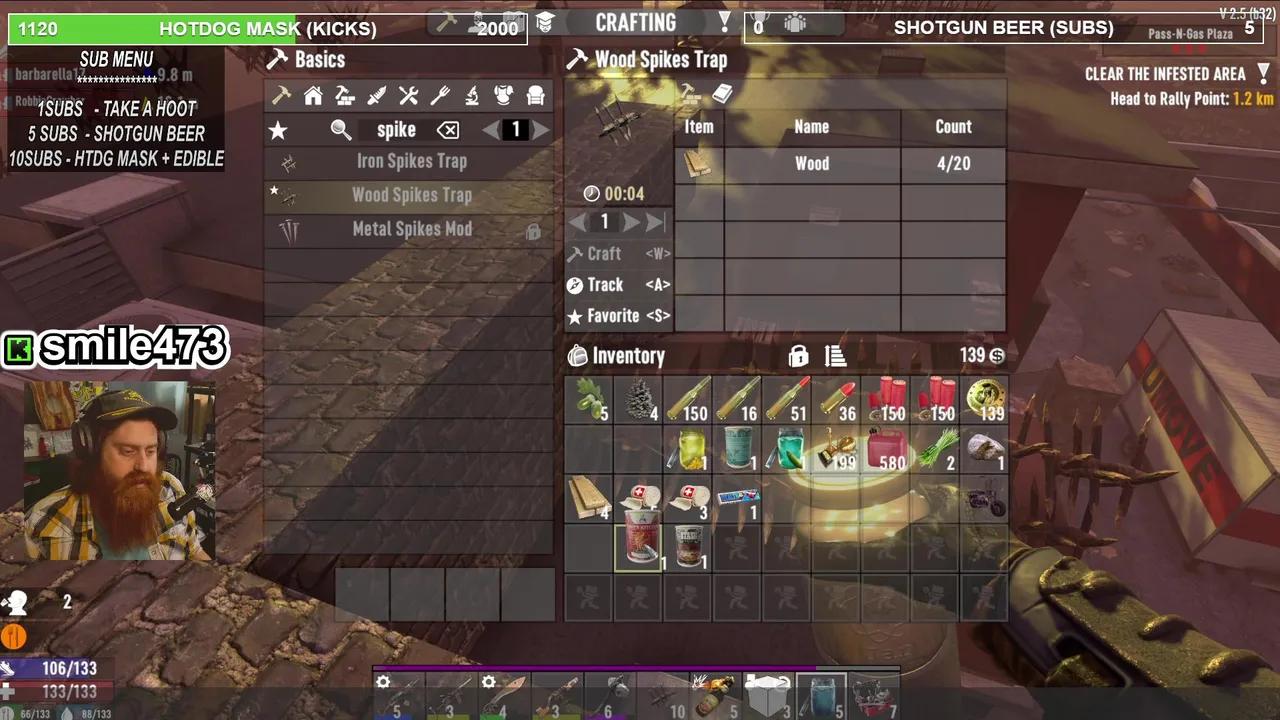The height and width of the screenshot is (720, 1280).
Task: Switch to the Basics hammer tab
Action: [x=280, y=96]
